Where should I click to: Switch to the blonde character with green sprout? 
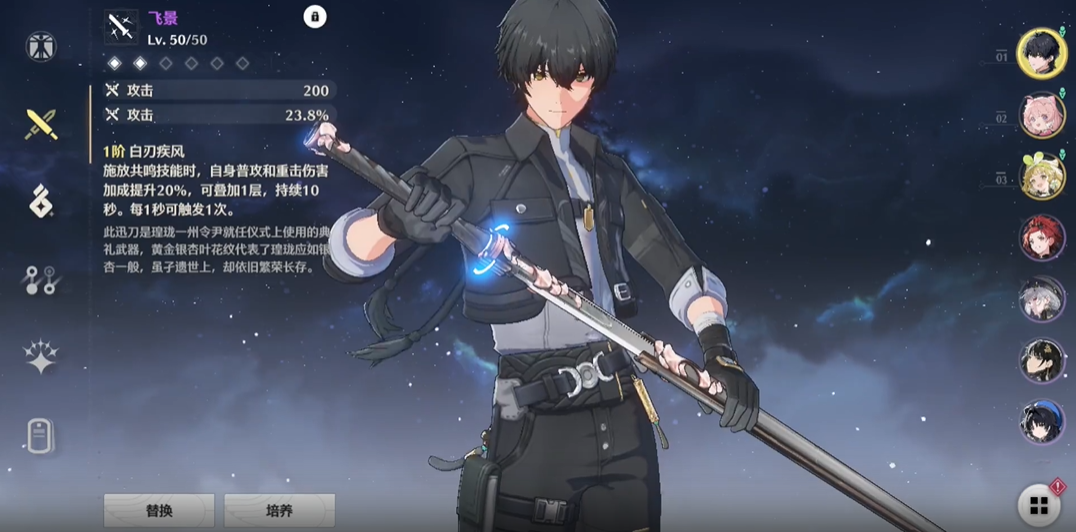coord(1041,177)
